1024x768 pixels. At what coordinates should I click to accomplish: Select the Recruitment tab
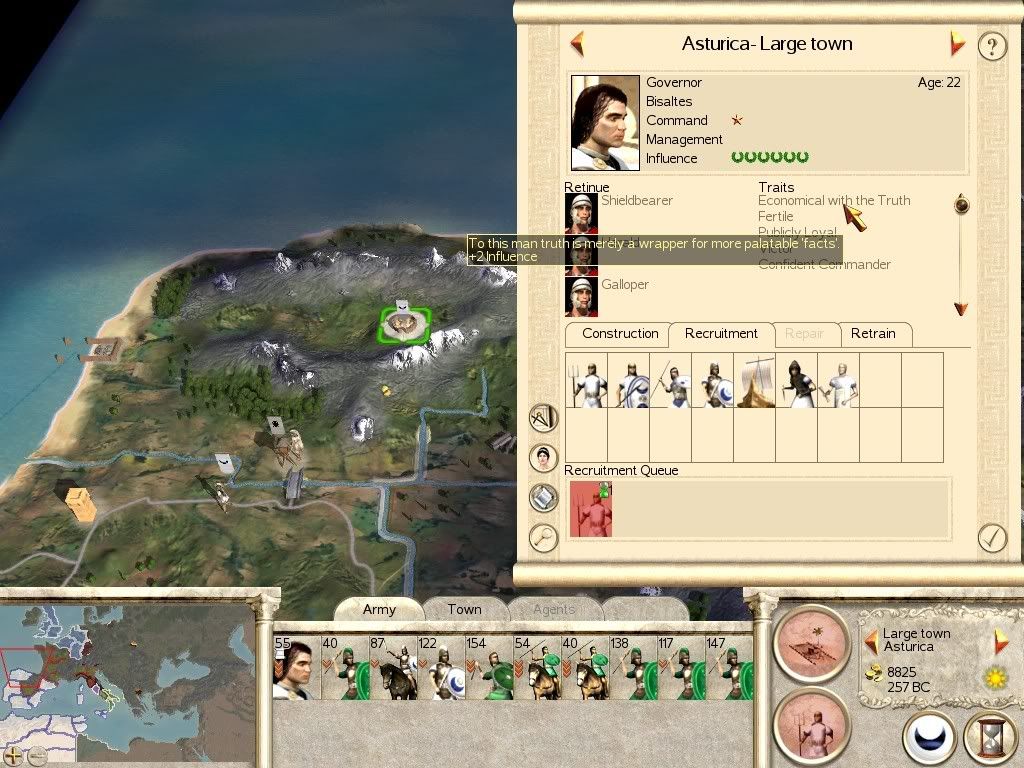click(x=721, y=334)
